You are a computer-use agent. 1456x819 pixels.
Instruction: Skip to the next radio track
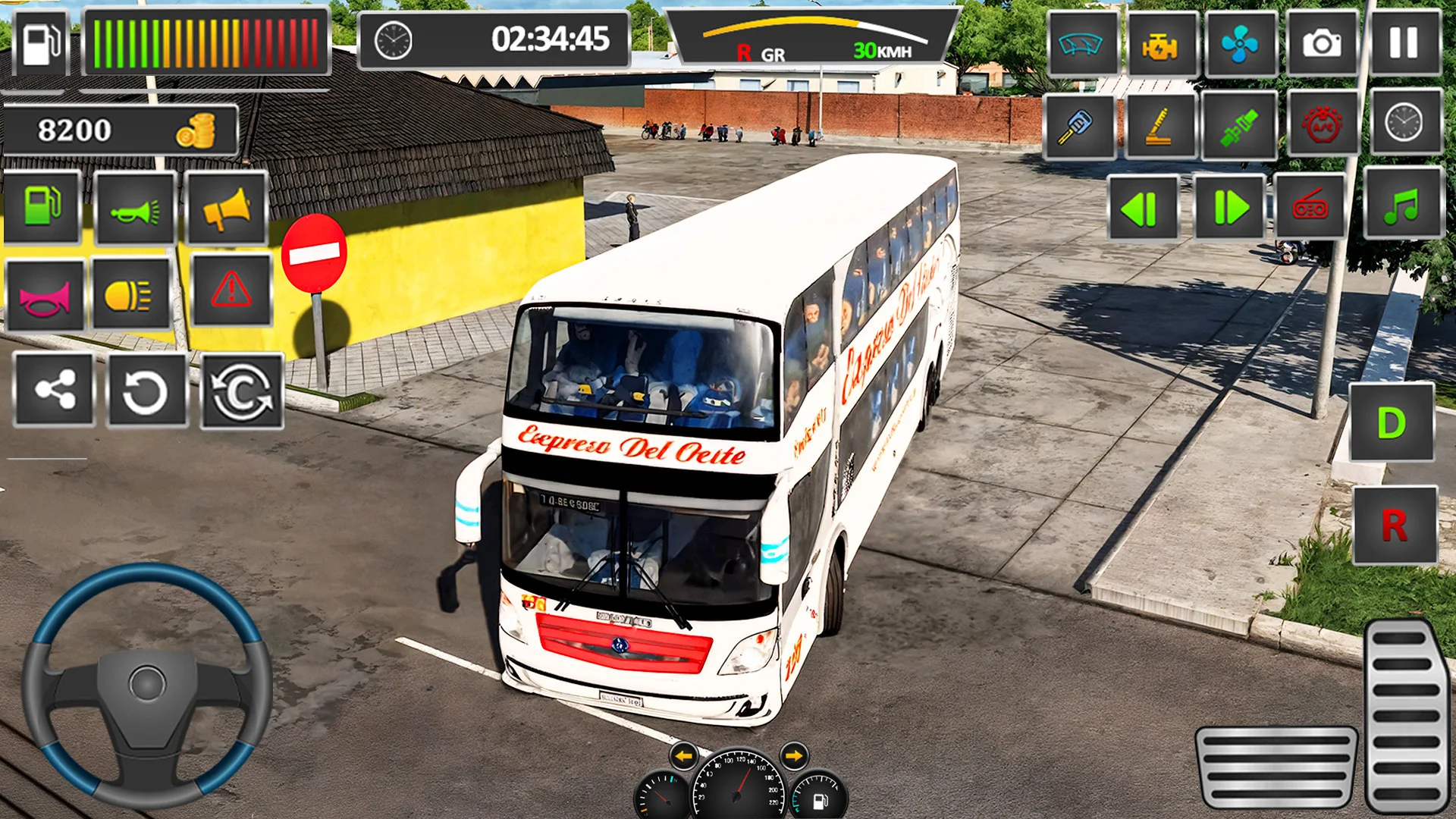tap(1229, 208)
